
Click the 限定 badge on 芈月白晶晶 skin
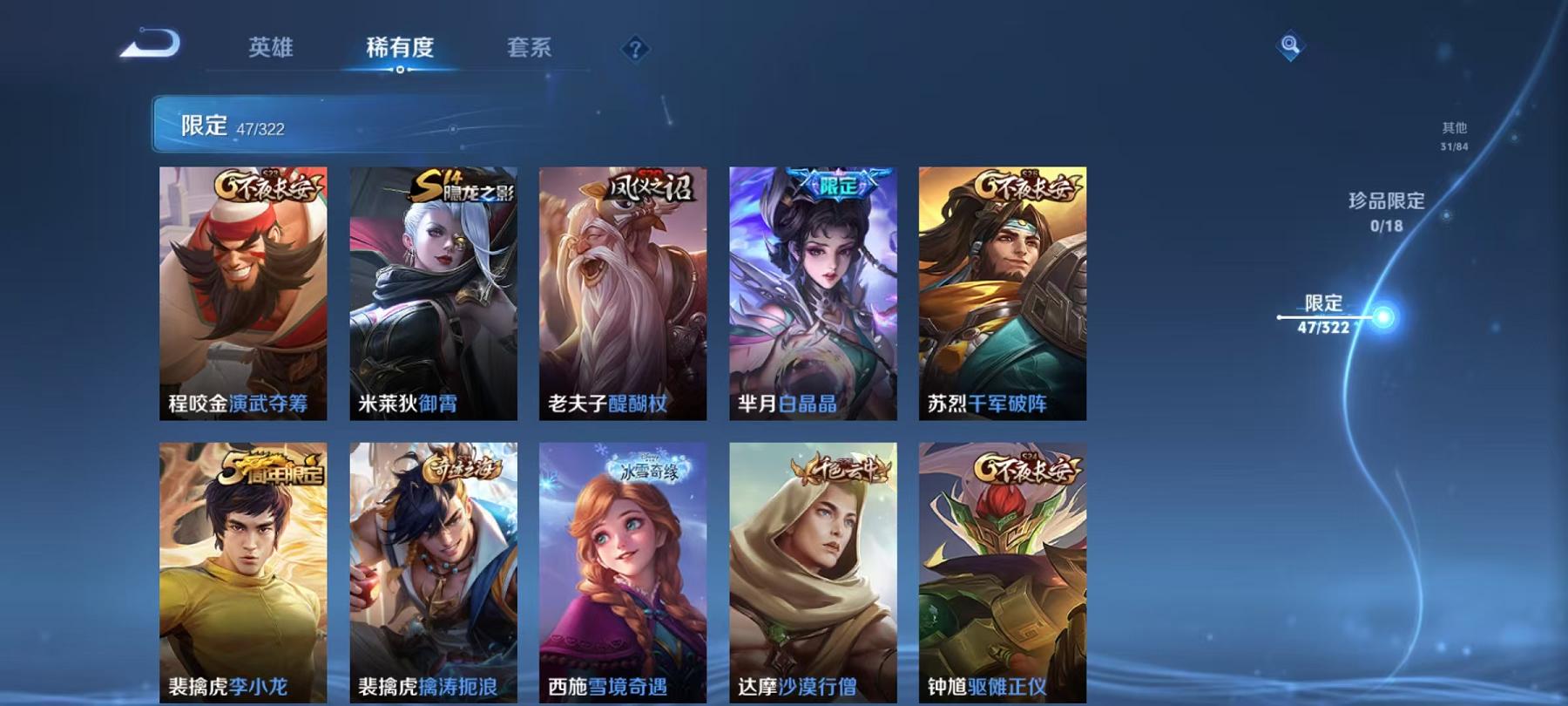(839, 183)
